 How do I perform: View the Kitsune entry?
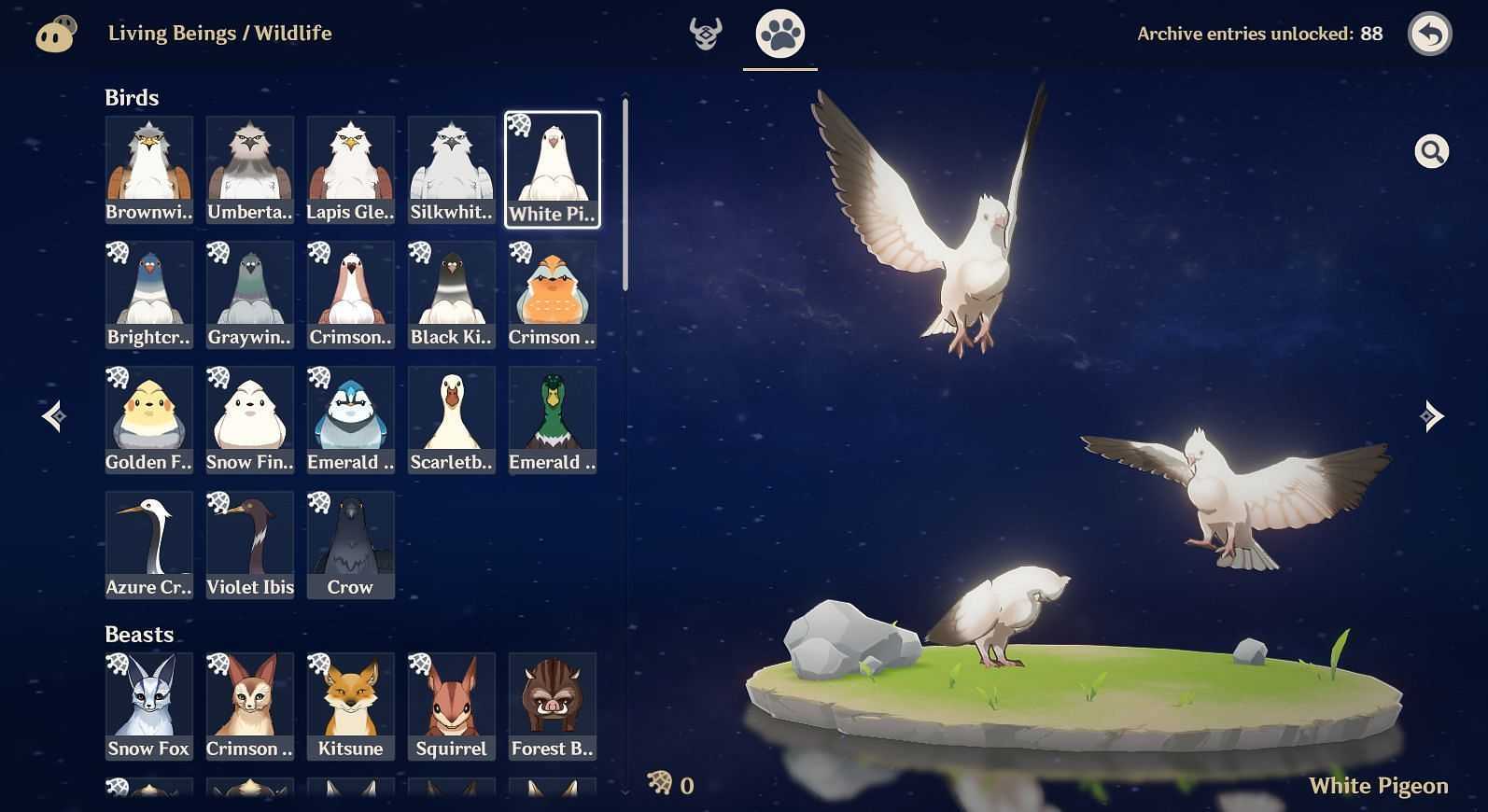point(351,707)
